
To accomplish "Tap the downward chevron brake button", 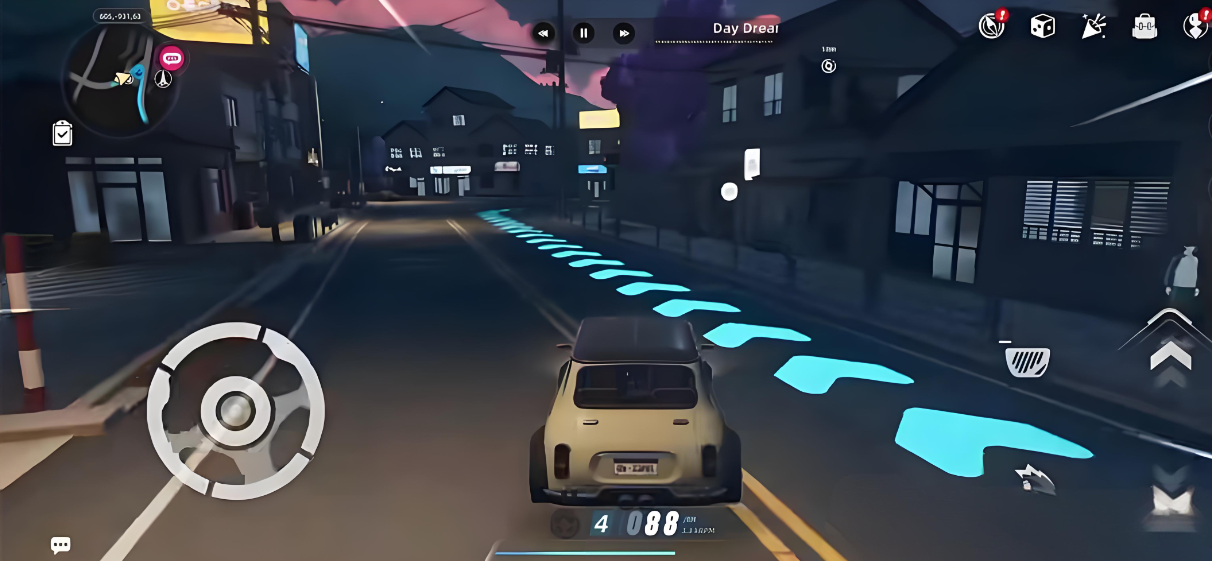I will point(1171,497).
